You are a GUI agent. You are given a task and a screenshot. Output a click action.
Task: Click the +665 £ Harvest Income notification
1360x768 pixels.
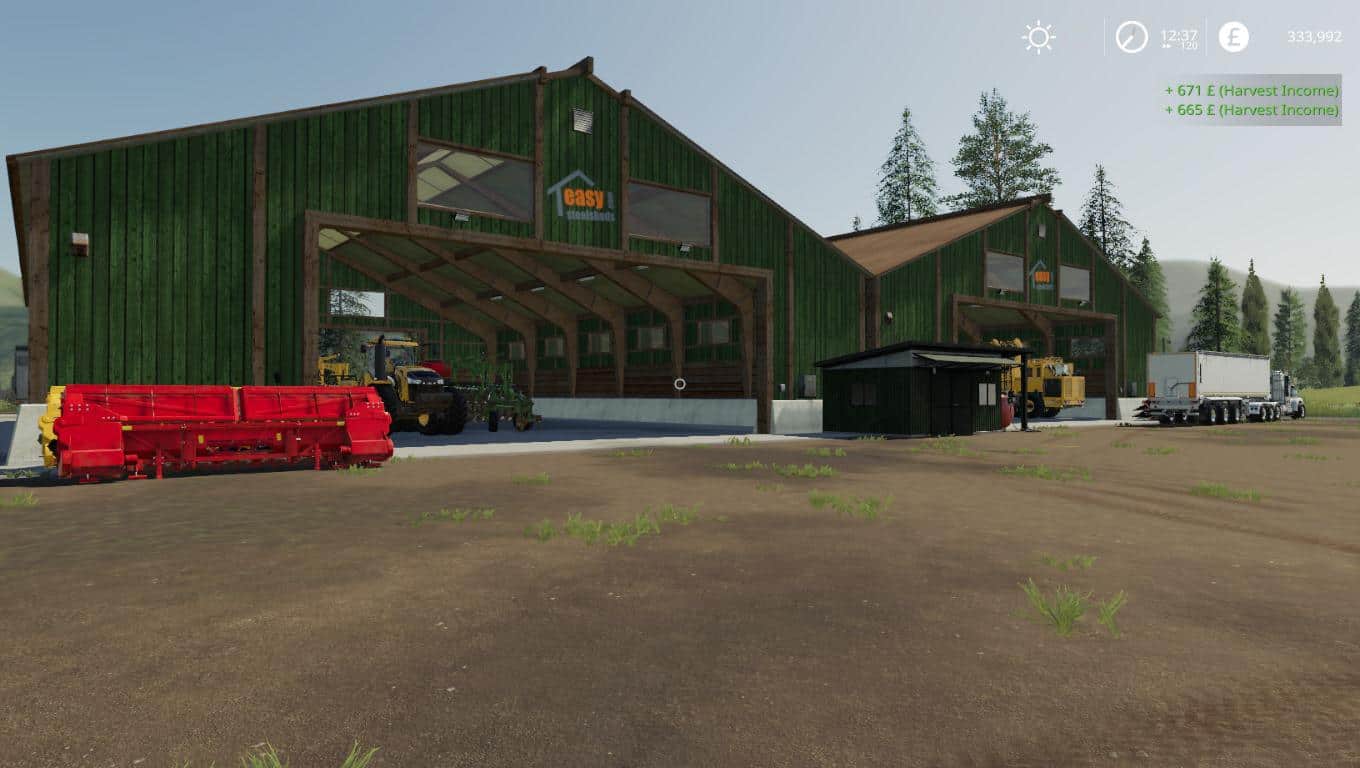tap(1250, 112)
